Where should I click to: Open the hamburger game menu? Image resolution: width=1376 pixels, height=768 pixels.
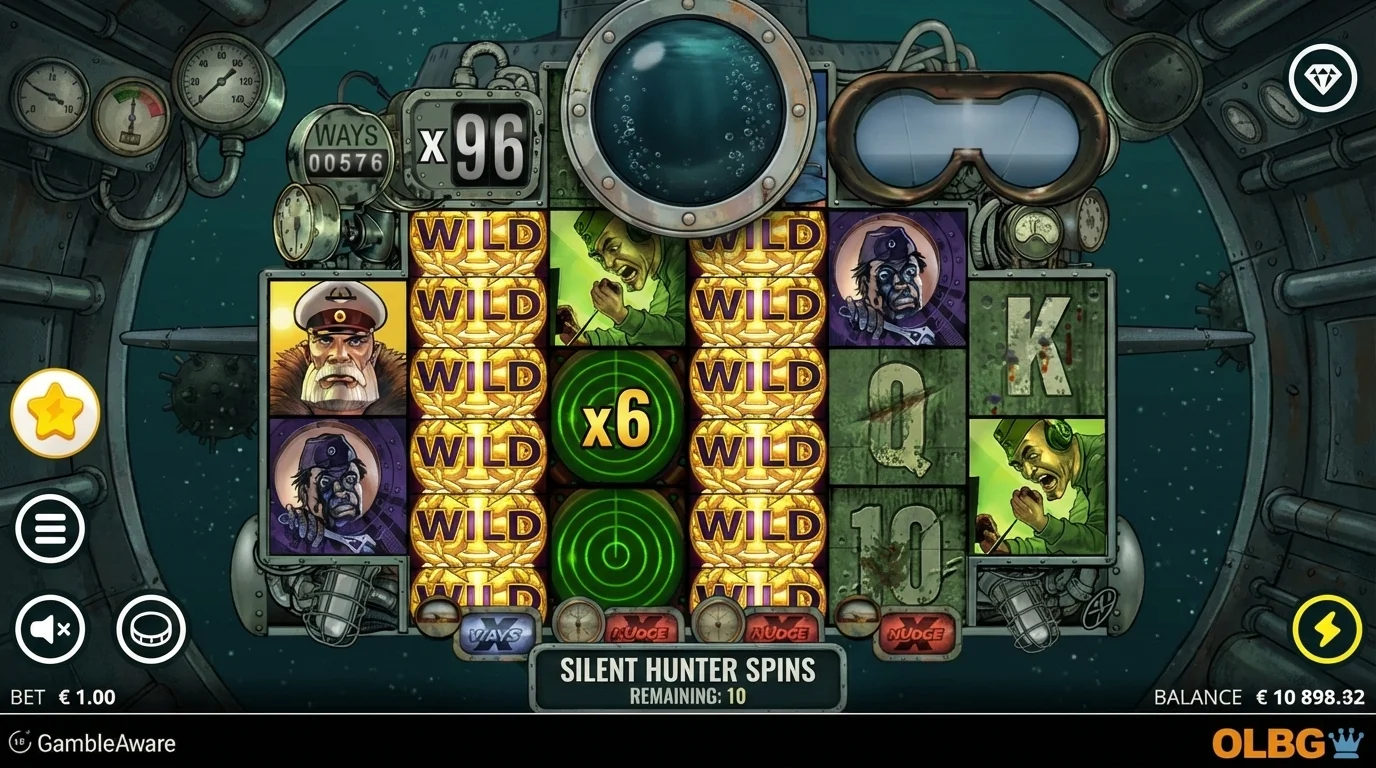(51, 528)
